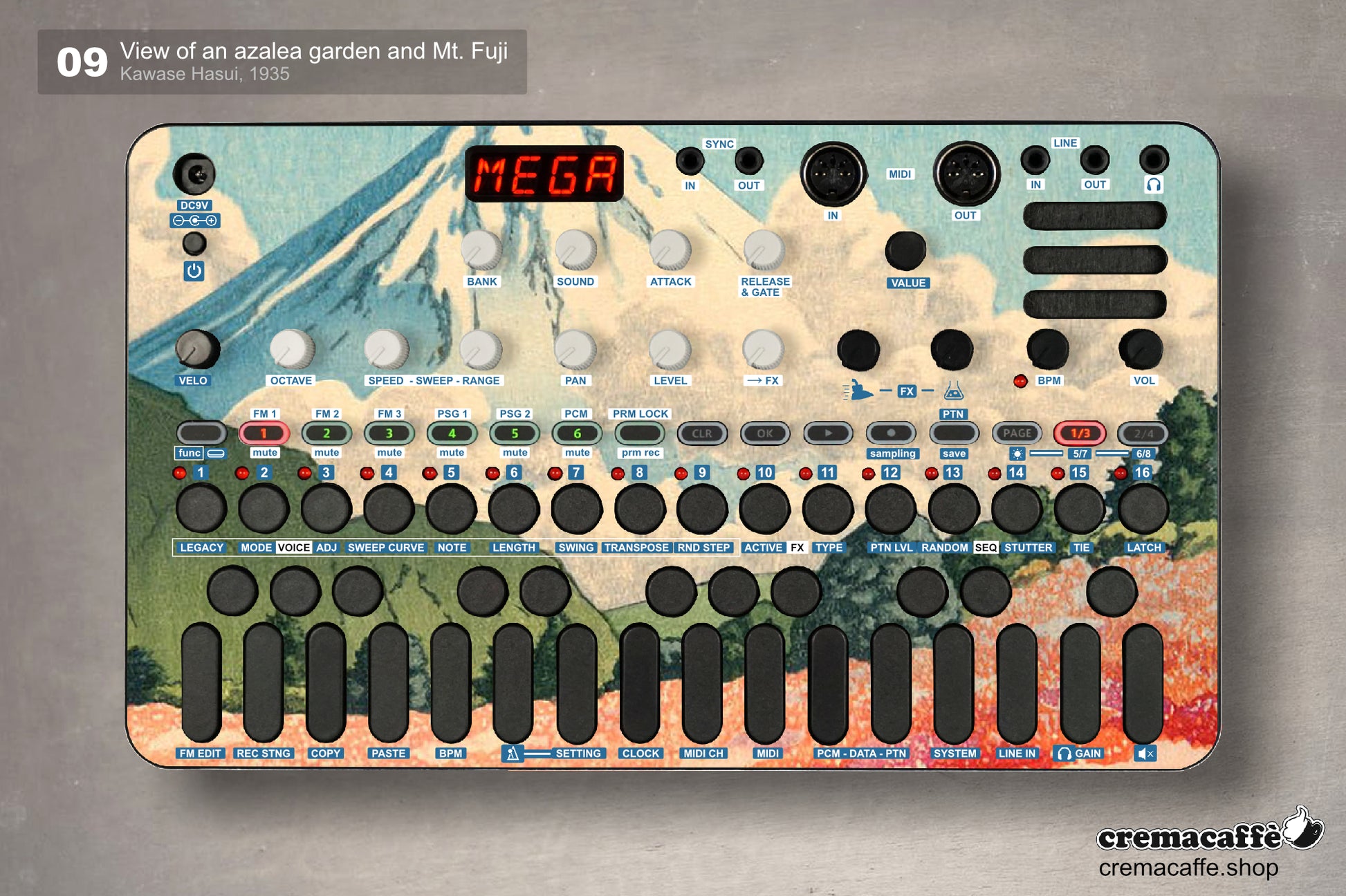
Task: Click the func button
Action: click(201, 433)
